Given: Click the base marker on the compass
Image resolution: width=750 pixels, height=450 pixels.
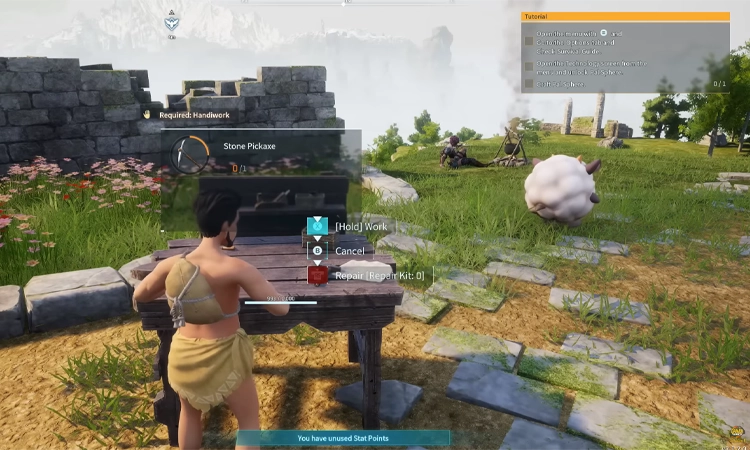Looking at the screenshot, I should [172, 22].
